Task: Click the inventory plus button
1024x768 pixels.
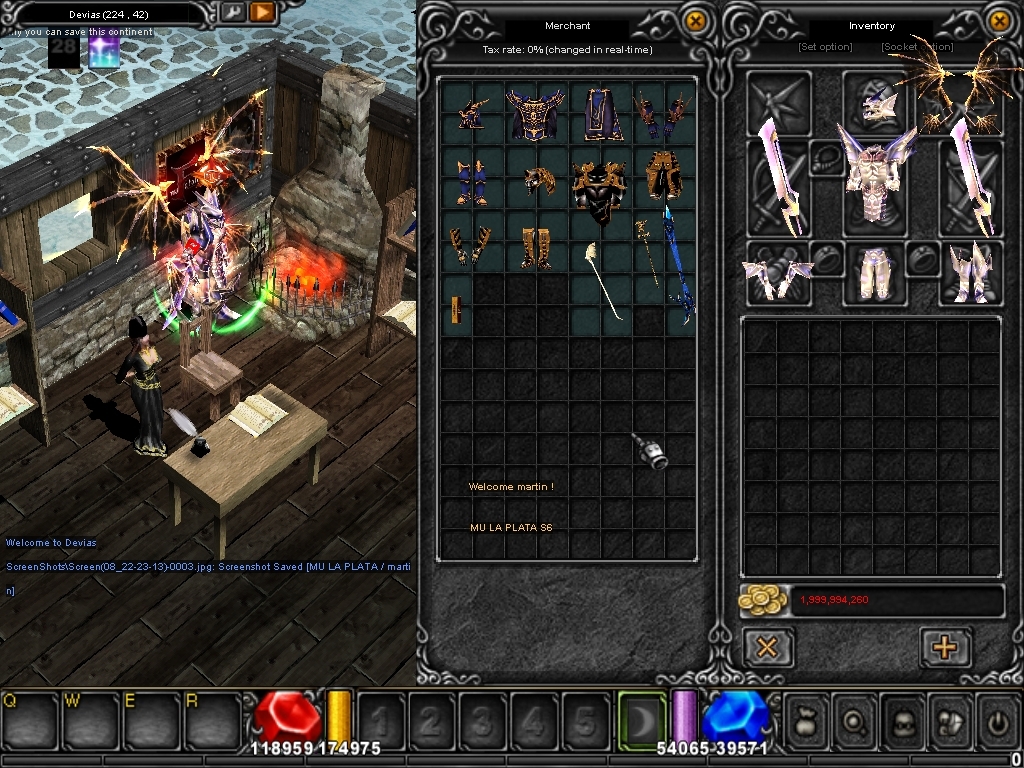Action: coord(944,647)
